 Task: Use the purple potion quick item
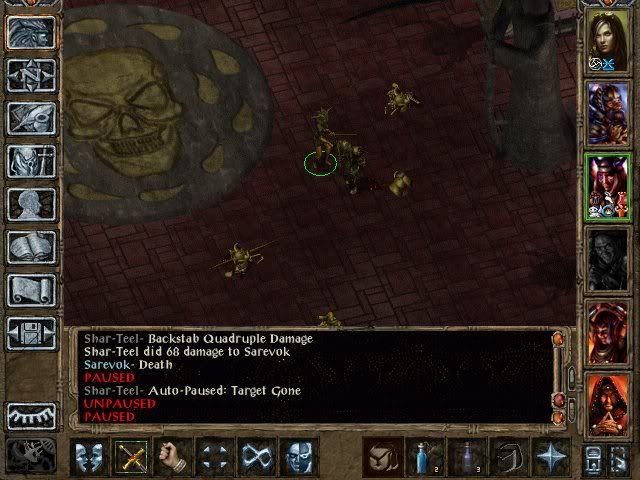[465, 456]
